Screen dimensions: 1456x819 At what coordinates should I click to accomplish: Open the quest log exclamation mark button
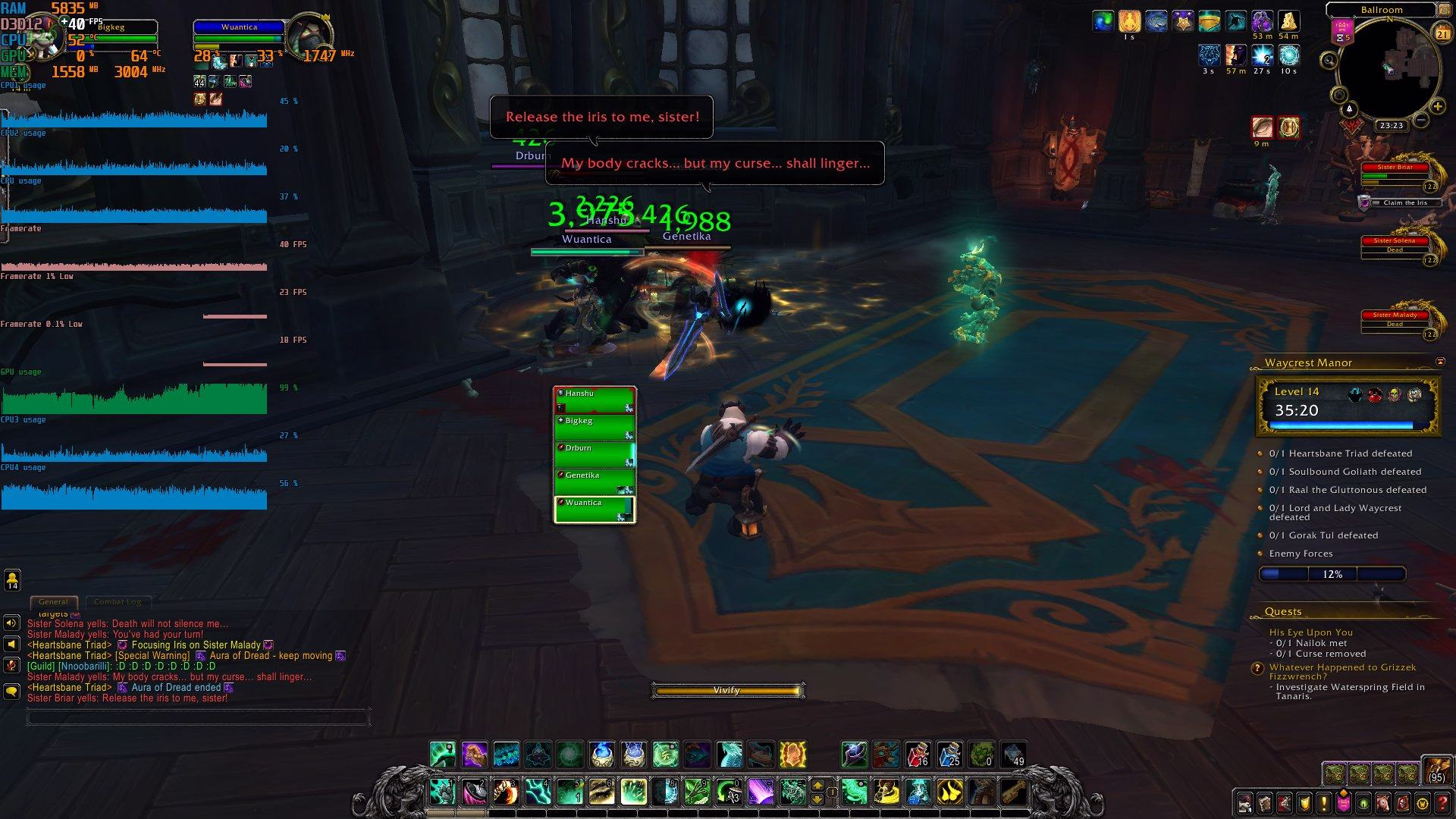click(x=1324, y=802)
